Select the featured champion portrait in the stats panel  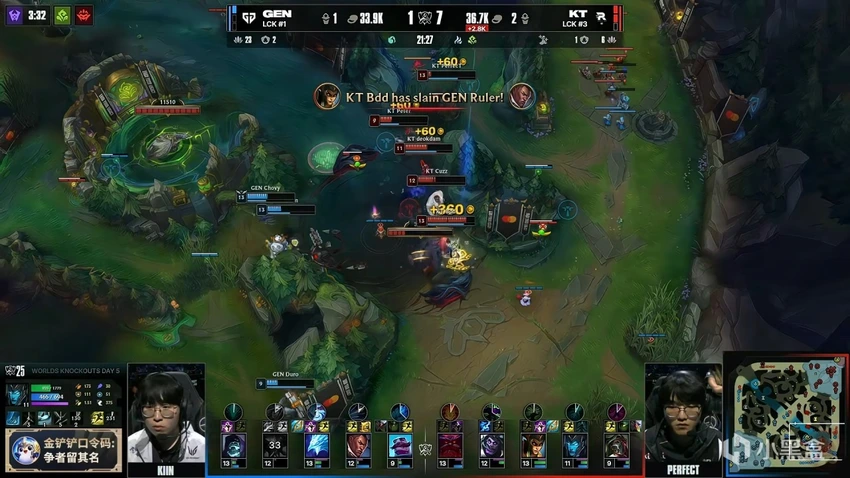point(16,395)
